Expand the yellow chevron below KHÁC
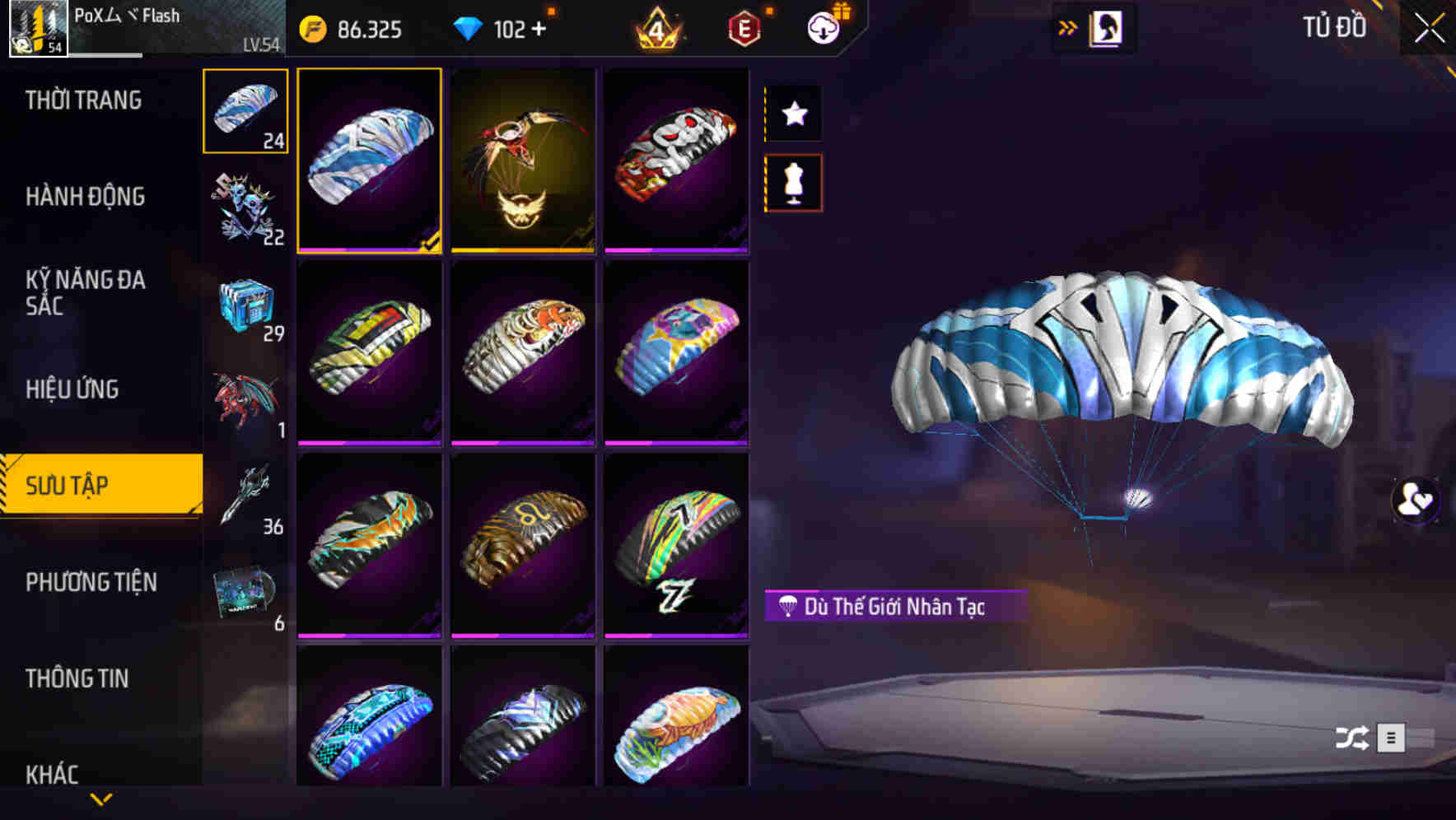 101,799
